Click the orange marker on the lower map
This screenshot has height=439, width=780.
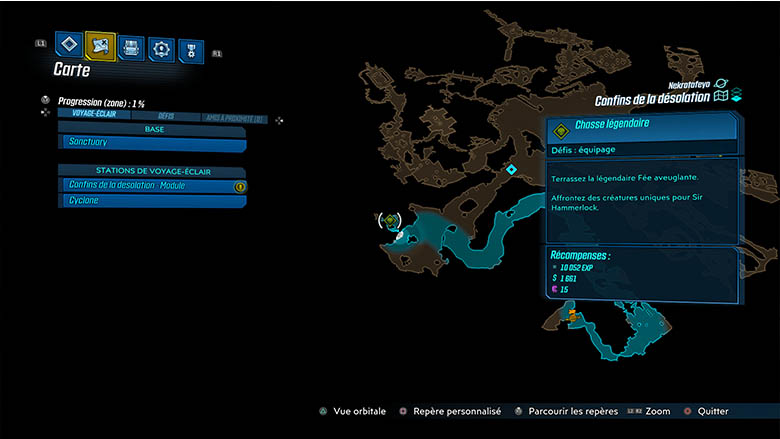click(x=572, y=315)
